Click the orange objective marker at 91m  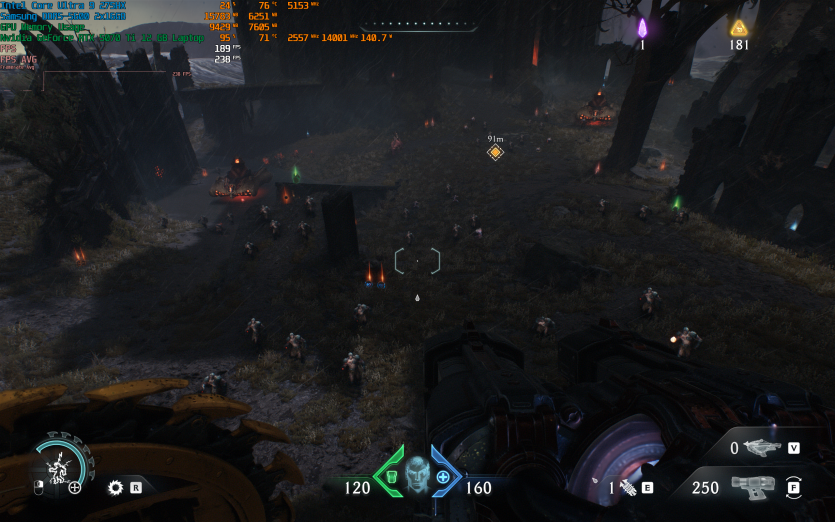[495, 152]
